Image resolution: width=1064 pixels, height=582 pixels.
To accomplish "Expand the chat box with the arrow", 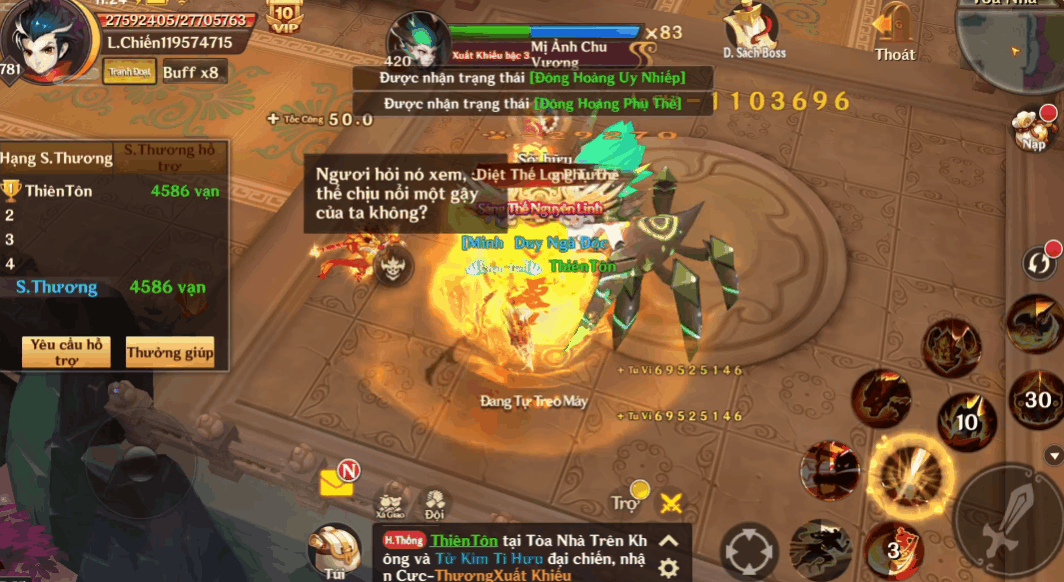I will coord(669,541).
